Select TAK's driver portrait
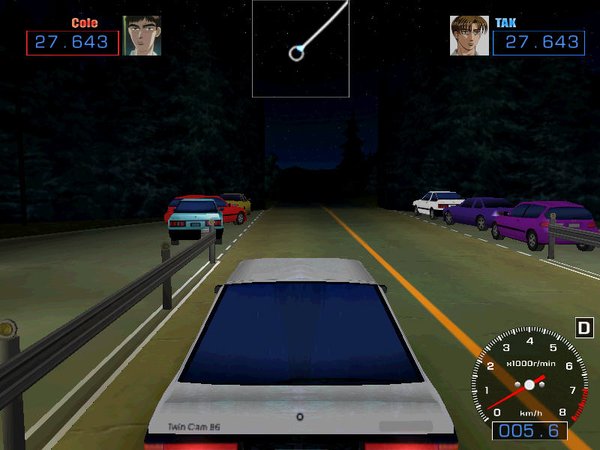 [468, 35]
